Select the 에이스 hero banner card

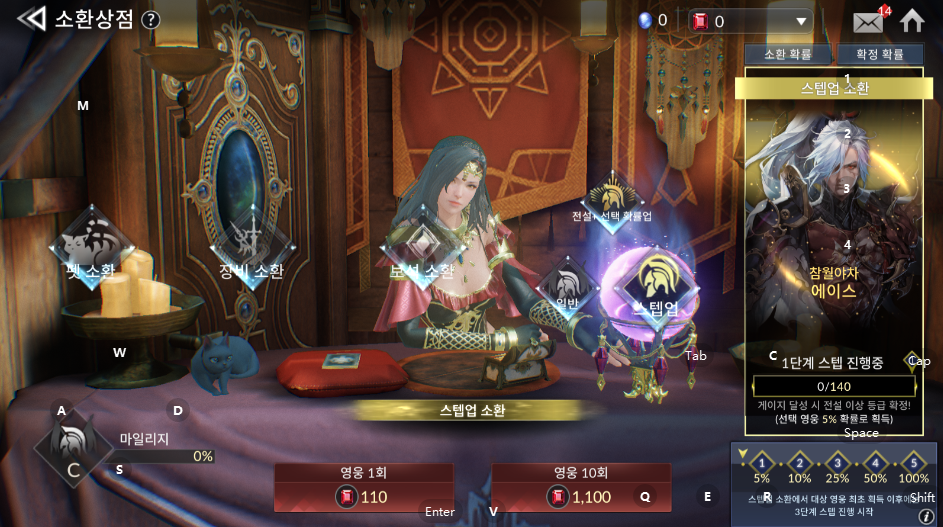point(833,230)
